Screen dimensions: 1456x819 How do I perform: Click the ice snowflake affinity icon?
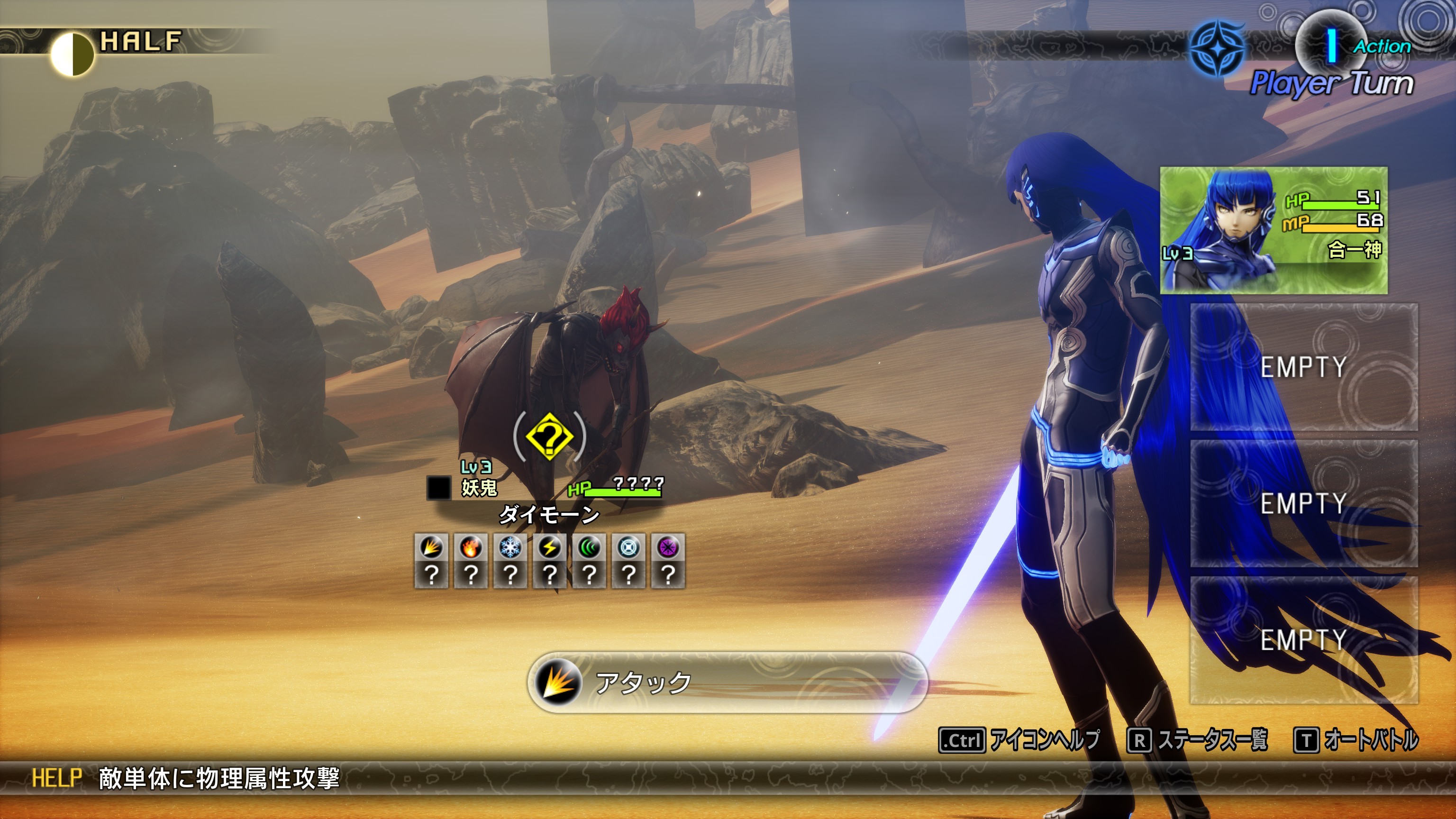[510, 547]
